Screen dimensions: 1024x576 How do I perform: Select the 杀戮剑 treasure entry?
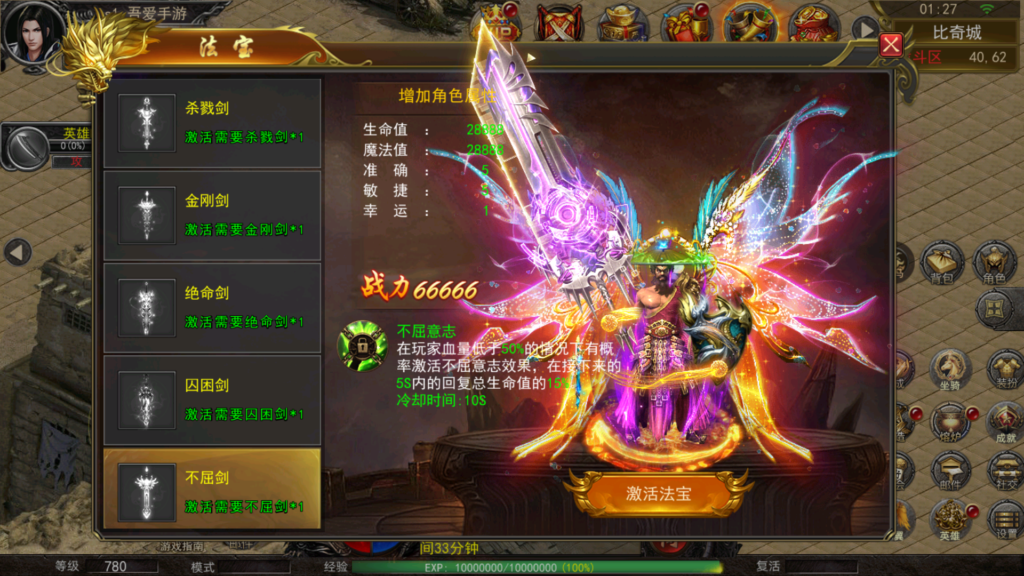click(211, 123)
